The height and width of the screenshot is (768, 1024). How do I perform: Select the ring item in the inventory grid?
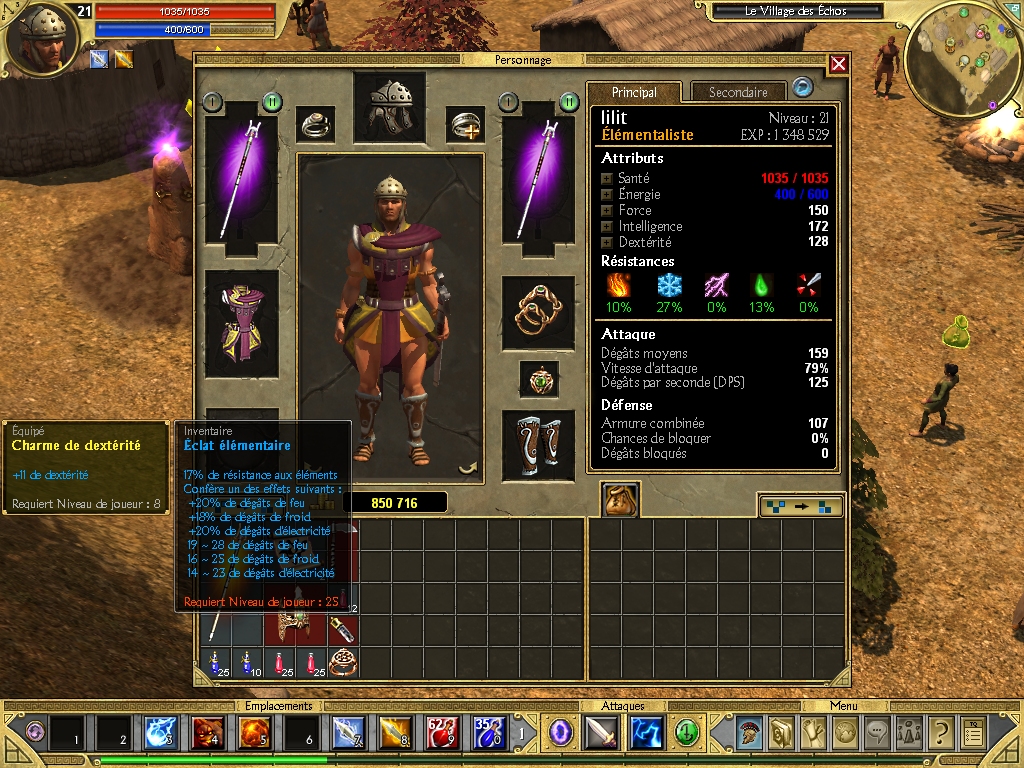[x=343, y=661]
